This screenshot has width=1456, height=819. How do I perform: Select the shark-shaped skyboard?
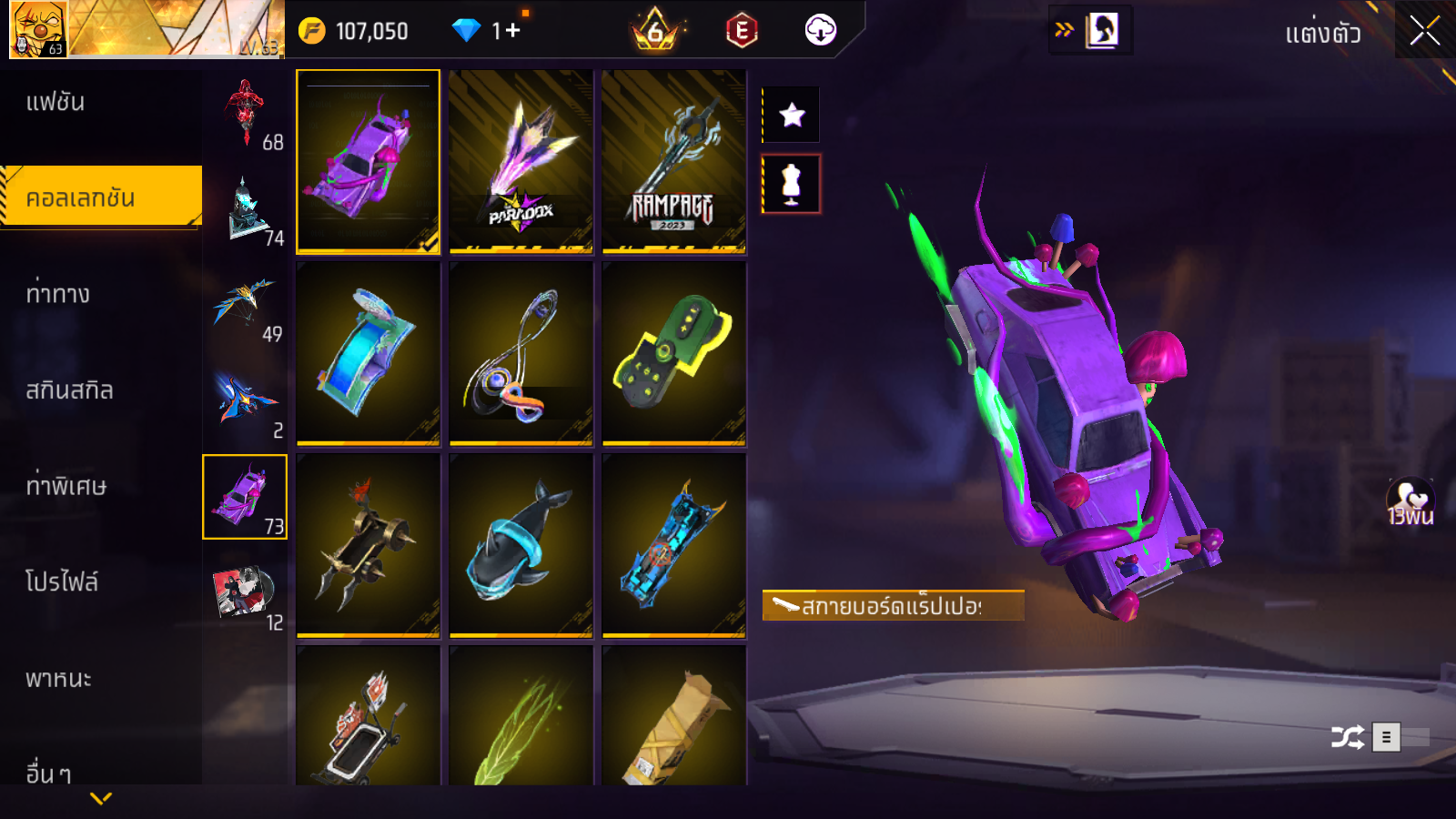(x=521, y=544)
